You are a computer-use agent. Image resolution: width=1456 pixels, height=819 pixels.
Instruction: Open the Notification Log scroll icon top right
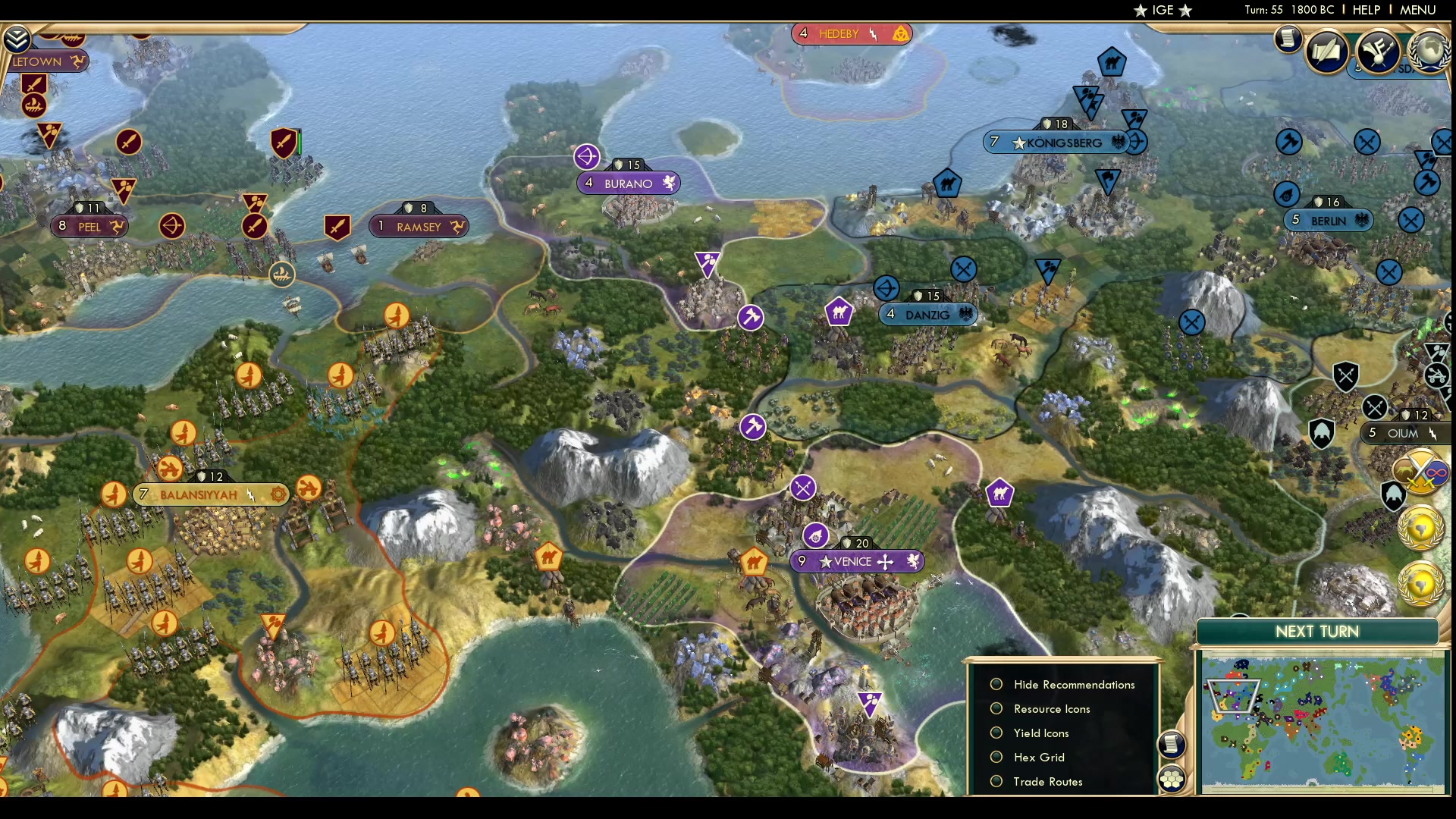[1289, 39]
